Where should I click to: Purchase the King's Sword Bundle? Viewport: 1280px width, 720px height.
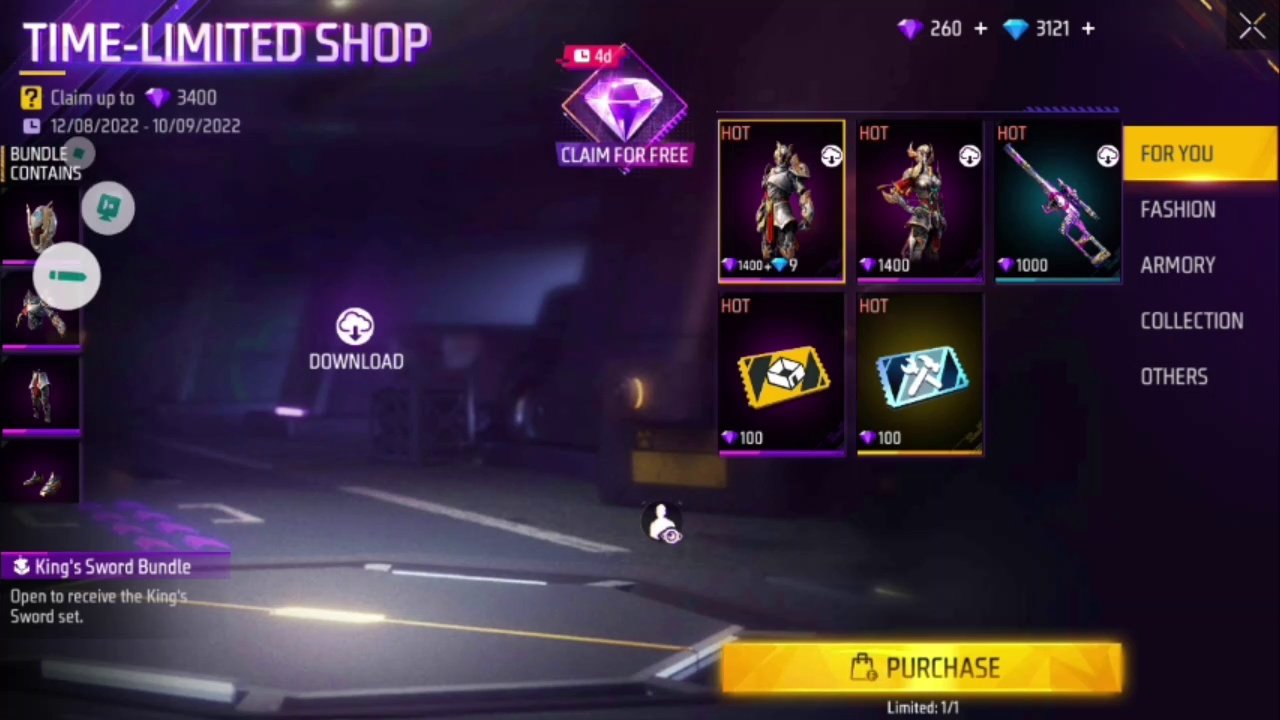(x=921, y=668)
